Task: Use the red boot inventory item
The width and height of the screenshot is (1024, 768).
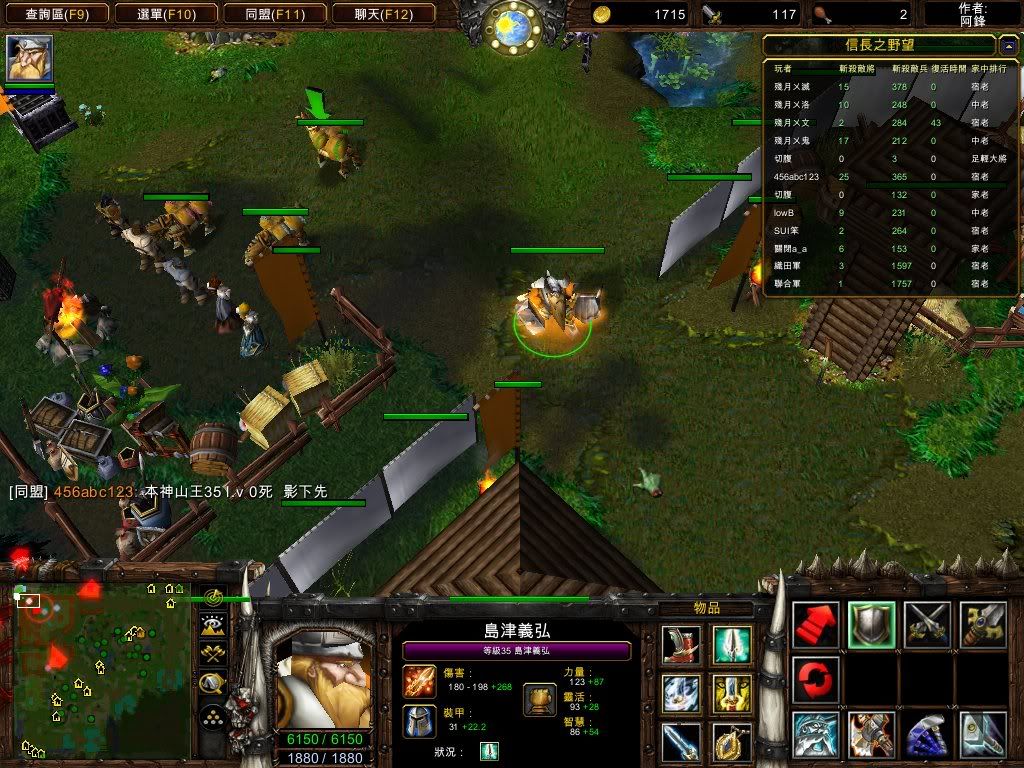Action: tap(681, 645)
